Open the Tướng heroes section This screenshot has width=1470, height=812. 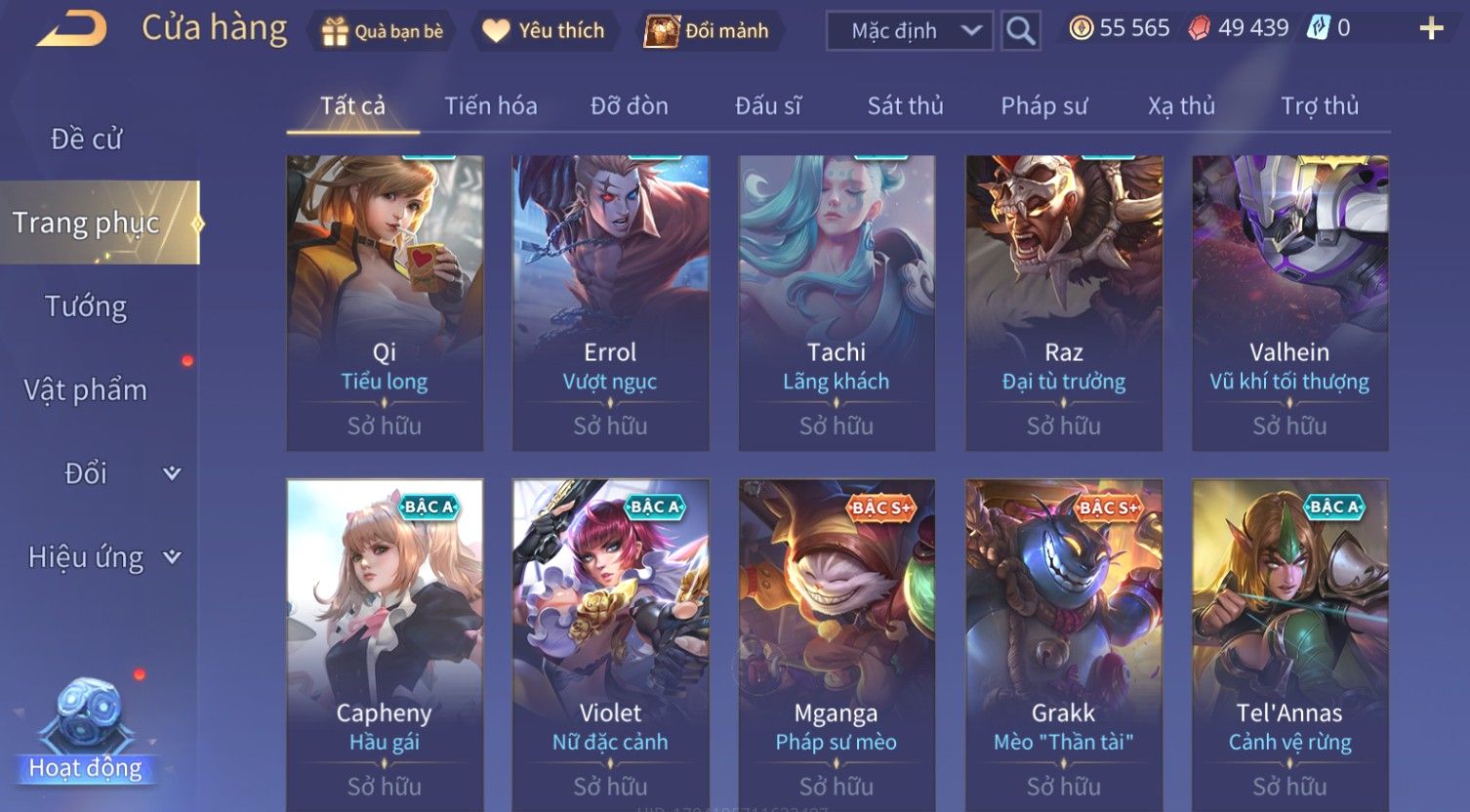point(86,306)
